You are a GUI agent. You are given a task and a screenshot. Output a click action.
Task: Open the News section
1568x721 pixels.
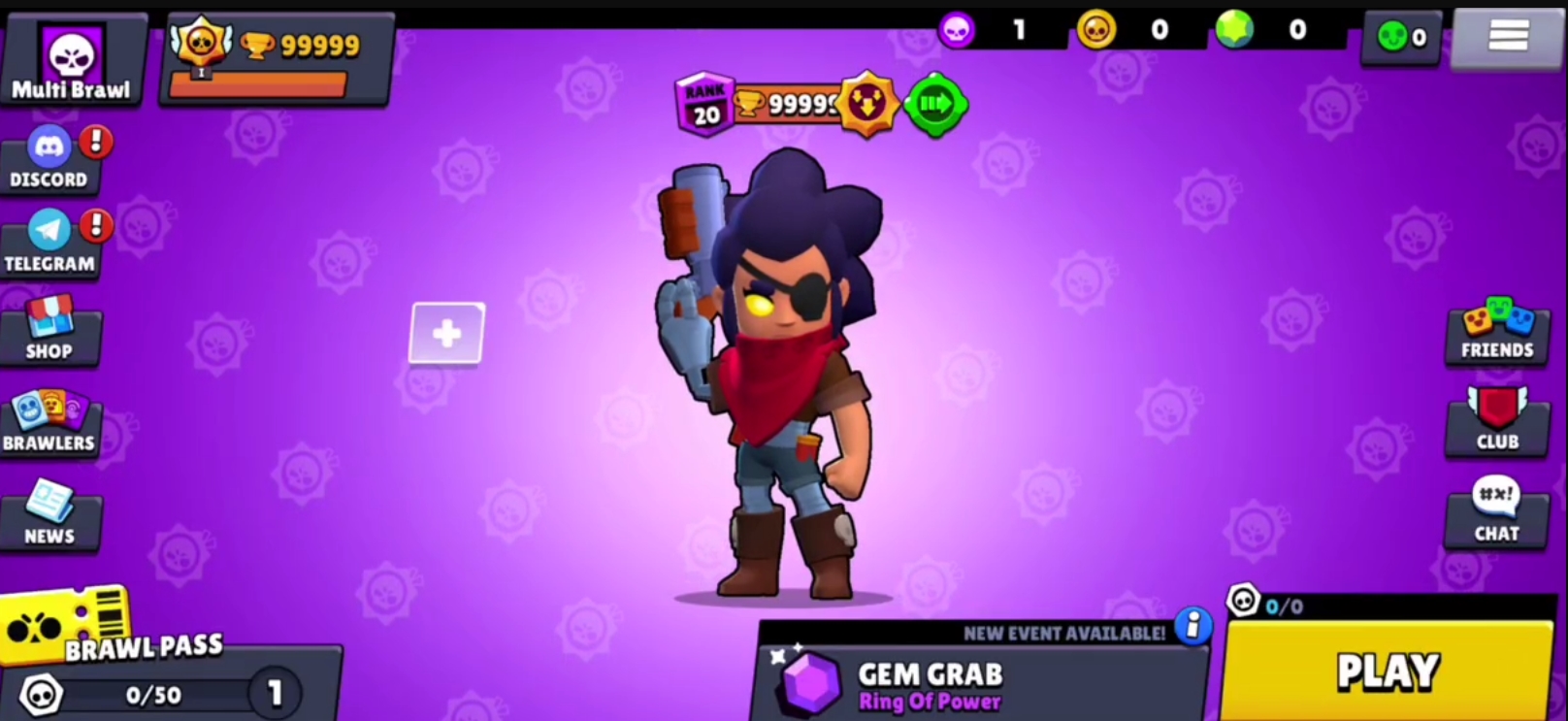(x=49, y=515)
